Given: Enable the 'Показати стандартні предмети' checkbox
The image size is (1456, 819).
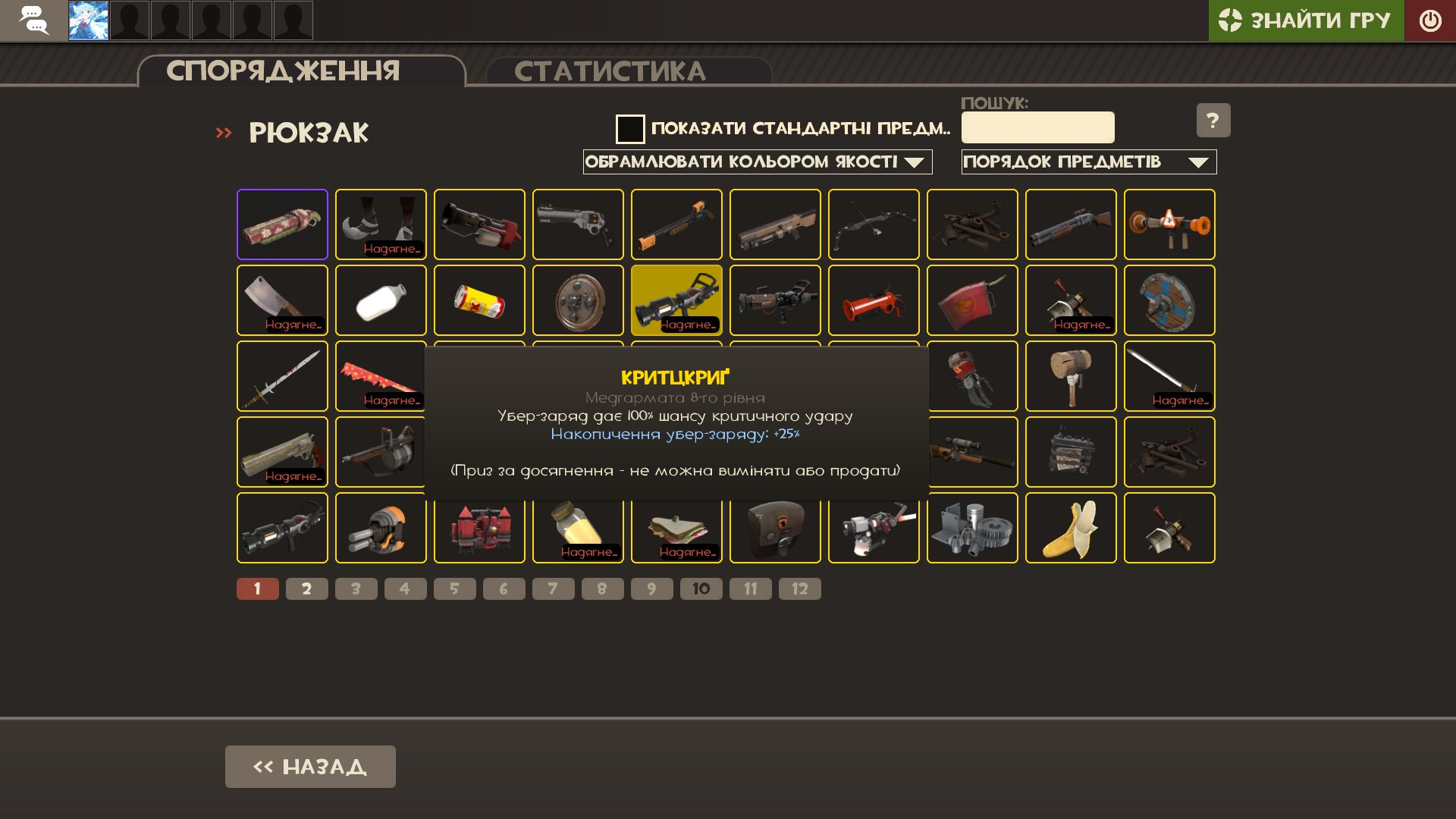Looking at the screenshot, I should 629,129.
